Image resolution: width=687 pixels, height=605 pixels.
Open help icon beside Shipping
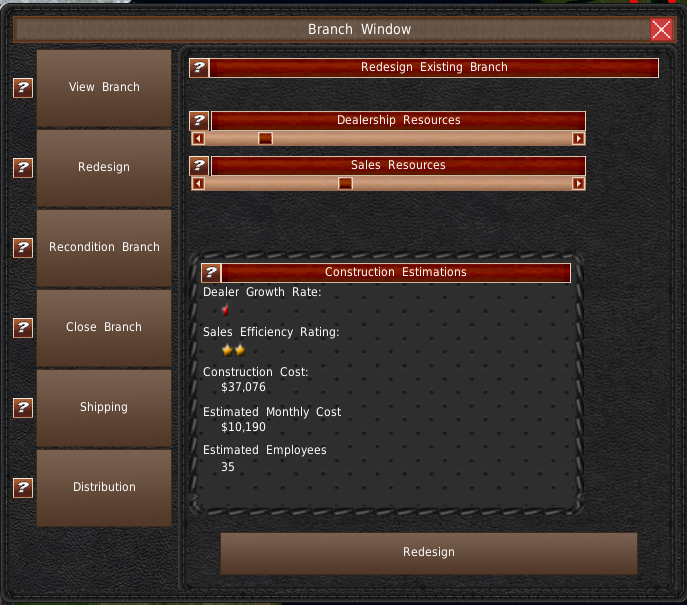[23, 408]
